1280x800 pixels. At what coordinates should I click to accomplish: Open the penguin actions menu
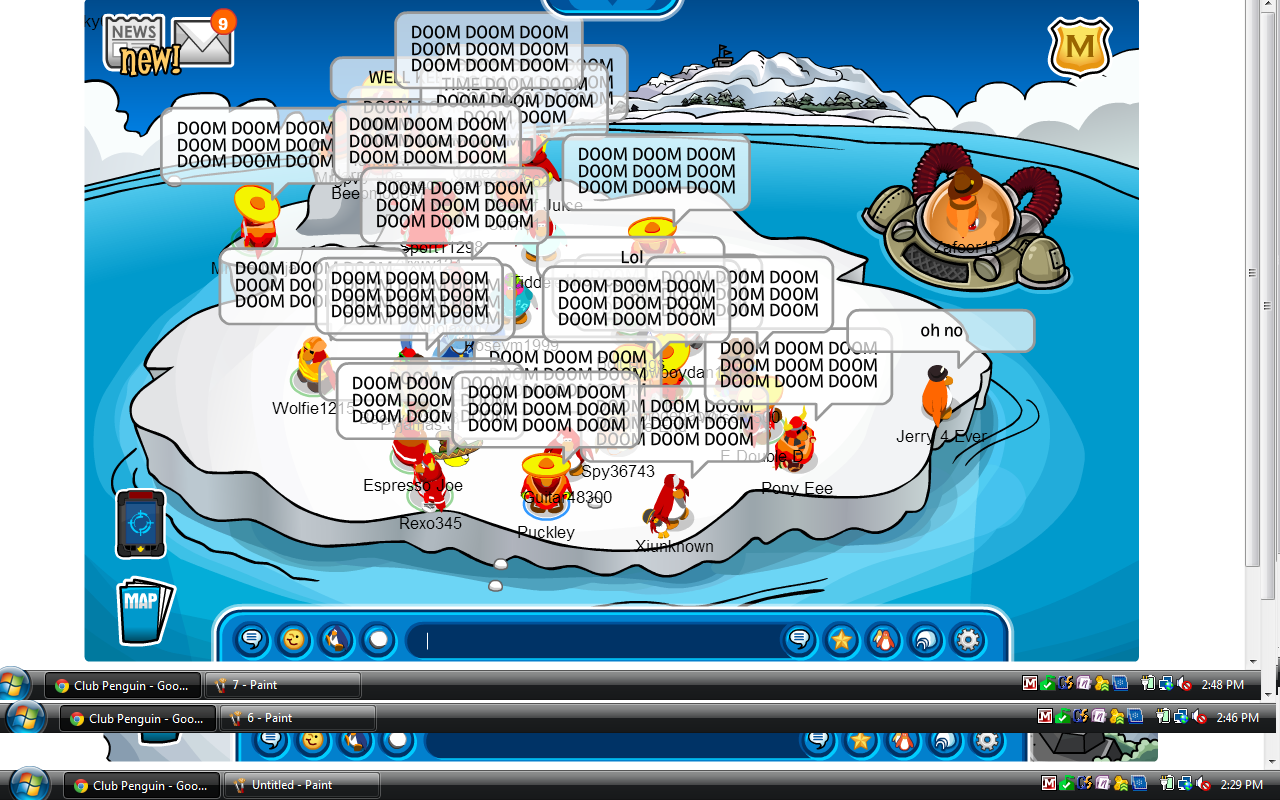coord(337,639)
